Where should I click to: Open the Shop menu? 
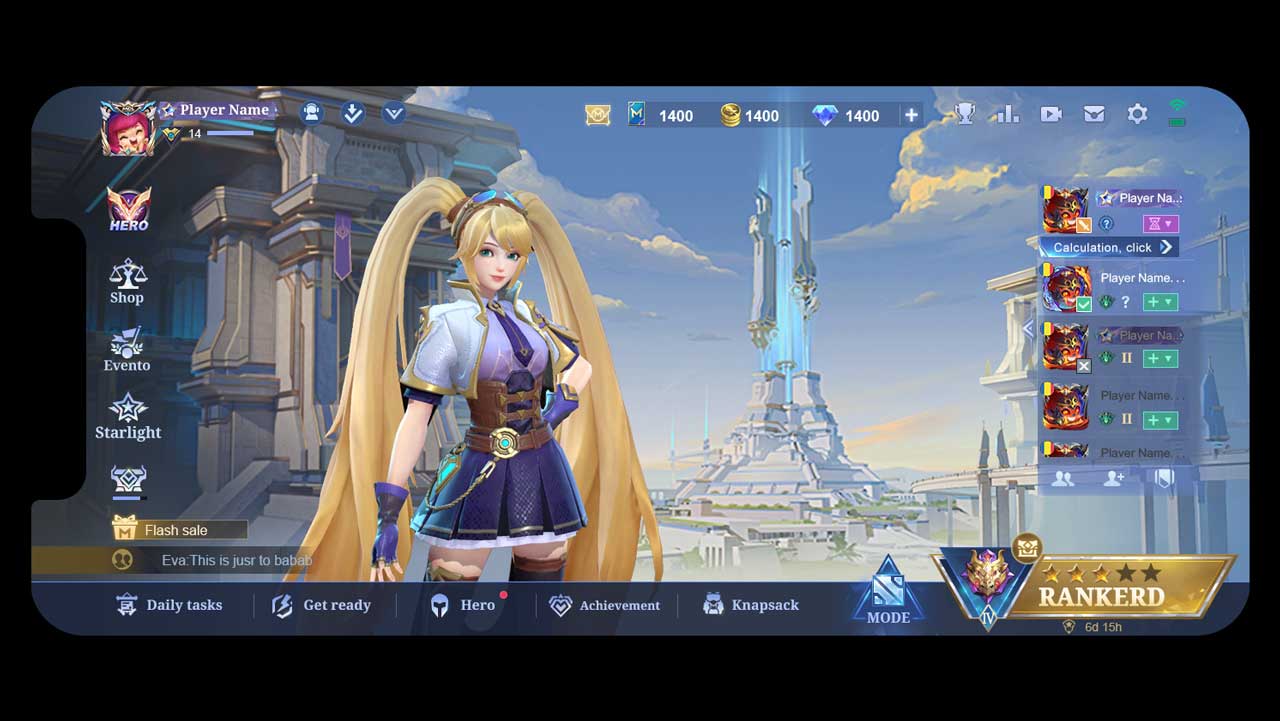tap(127, 281)
